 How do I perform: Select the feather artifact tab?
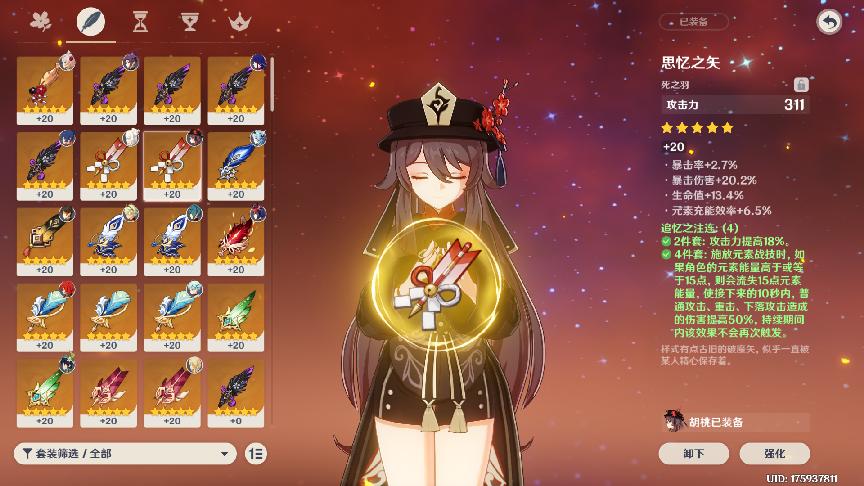pos(89,22)
